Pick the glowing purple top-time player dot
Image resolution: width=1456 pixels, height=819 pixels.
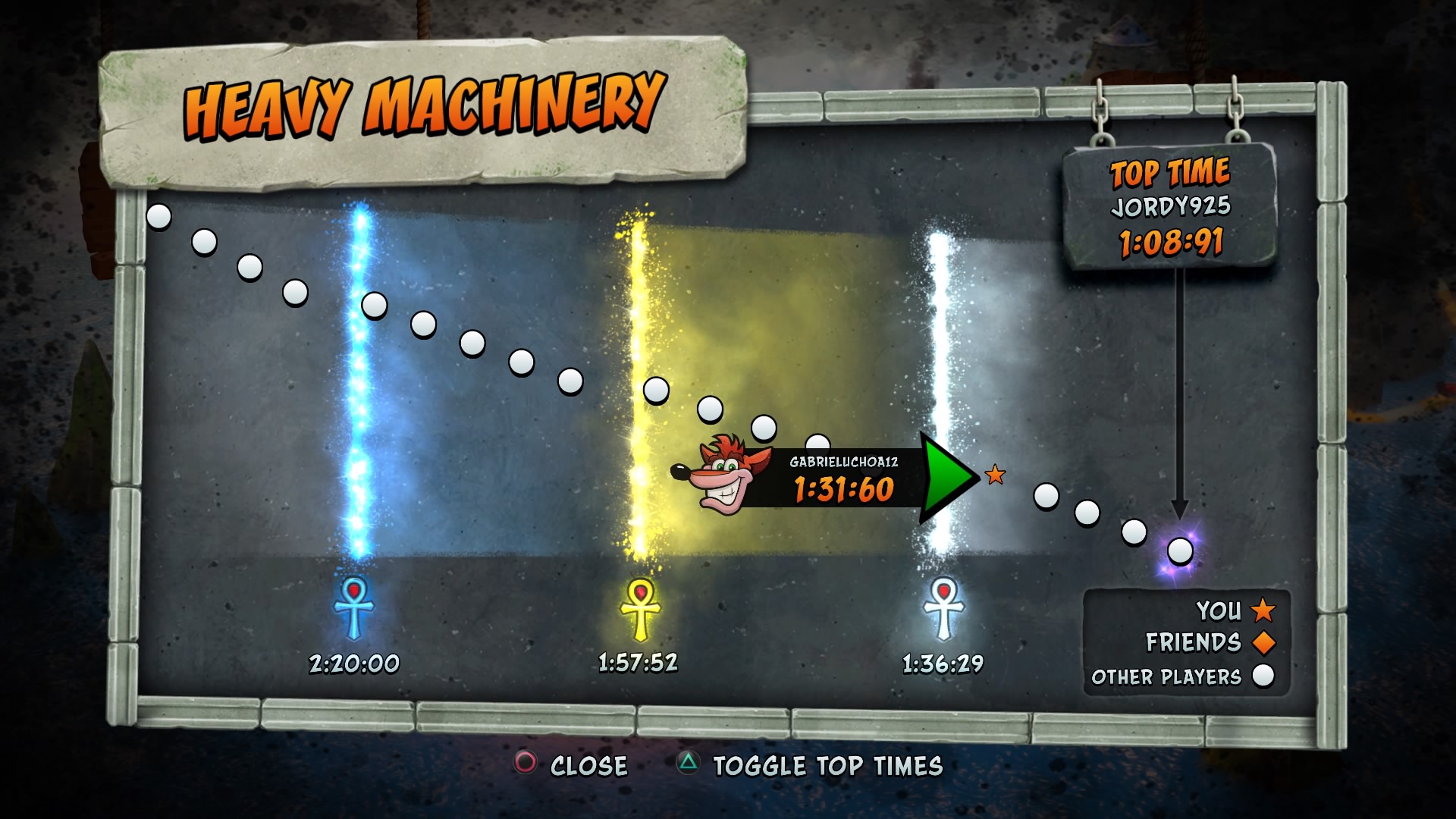1179,551
